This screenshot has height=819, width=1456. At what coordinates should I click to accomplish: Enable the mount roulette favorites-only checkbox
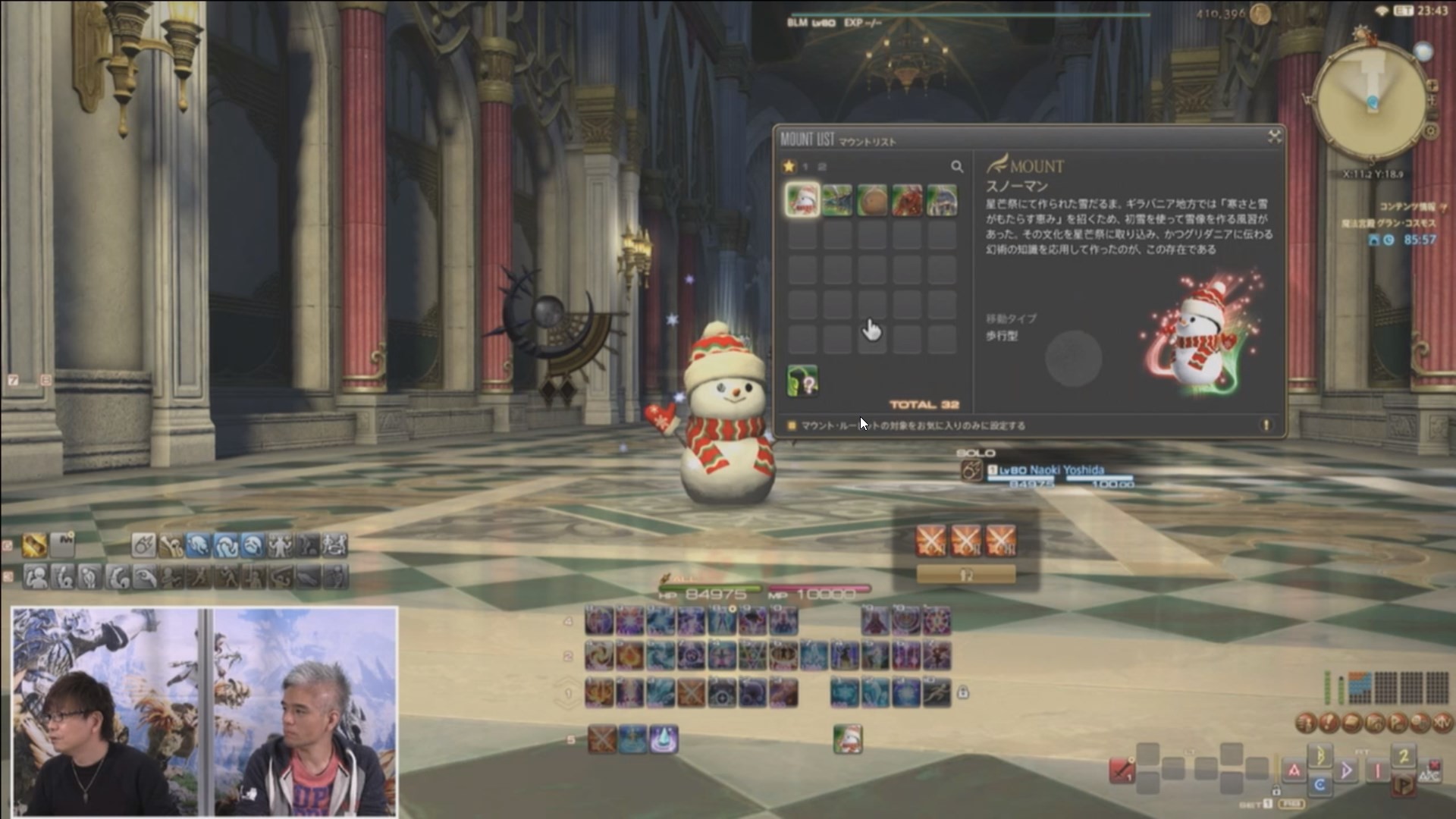click(x=792, y=425)
